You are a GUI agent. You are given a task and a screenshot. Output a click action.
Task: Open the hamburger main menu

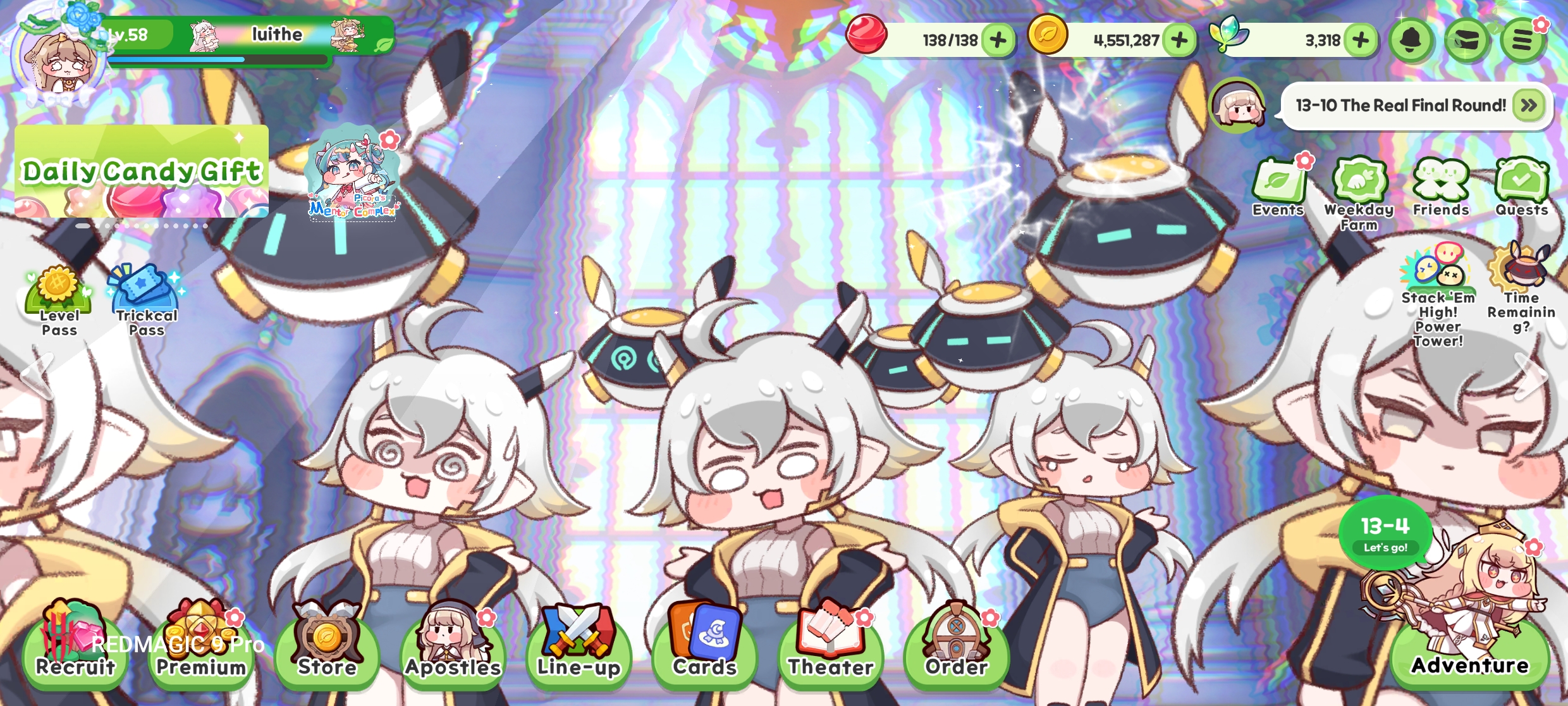[x=1522, y=40]
